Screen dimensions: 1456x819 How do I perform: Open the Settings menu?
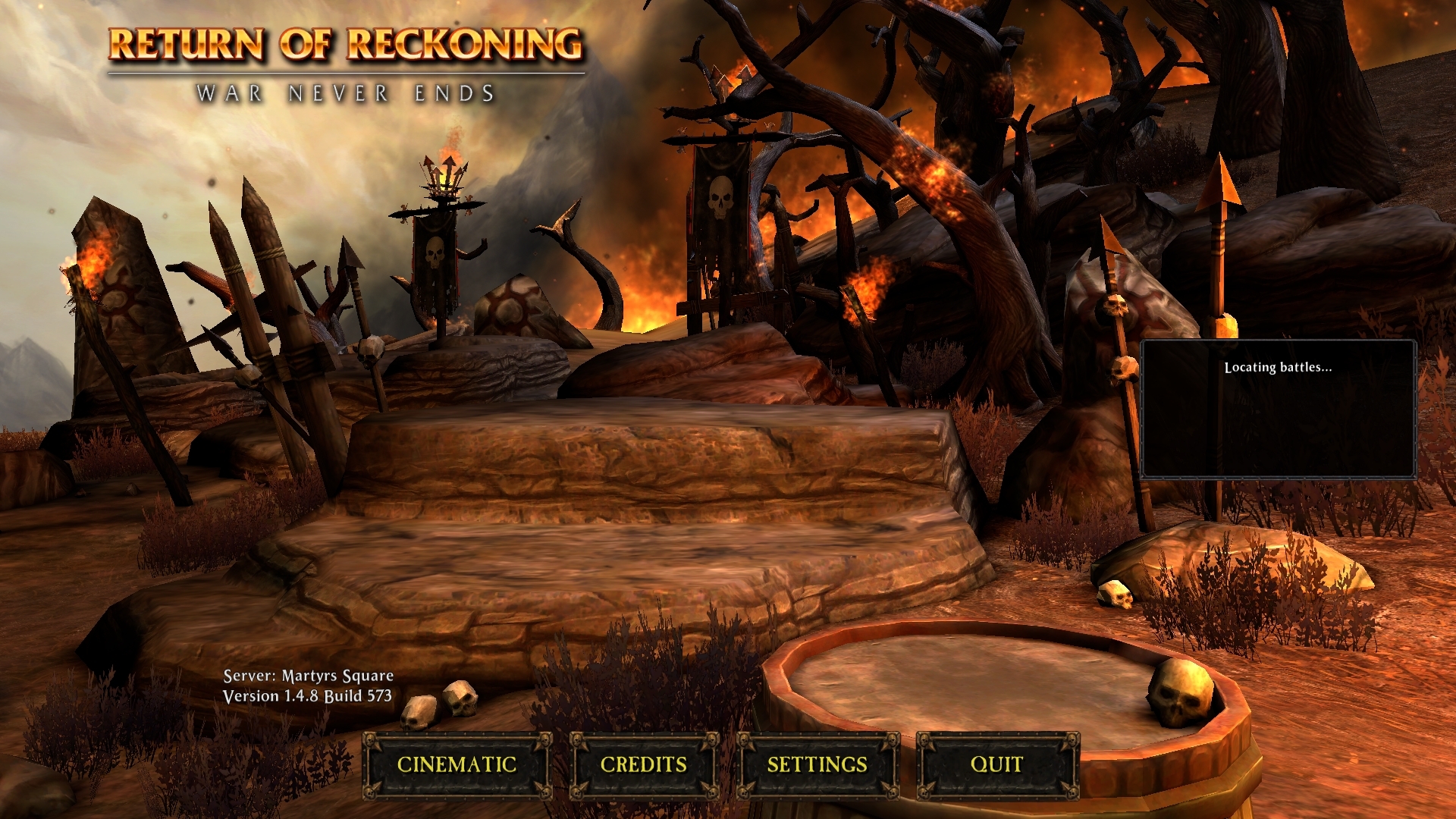pyautogui.click(x=817, y=764)
